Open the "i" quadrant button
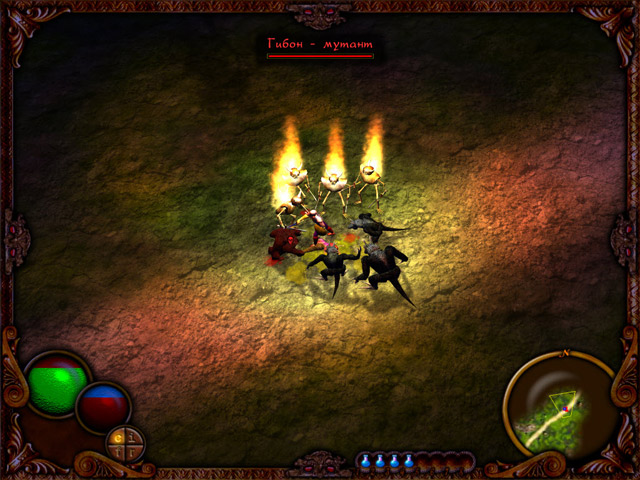Viewport: 640px width, 480px height. [132, 438]
